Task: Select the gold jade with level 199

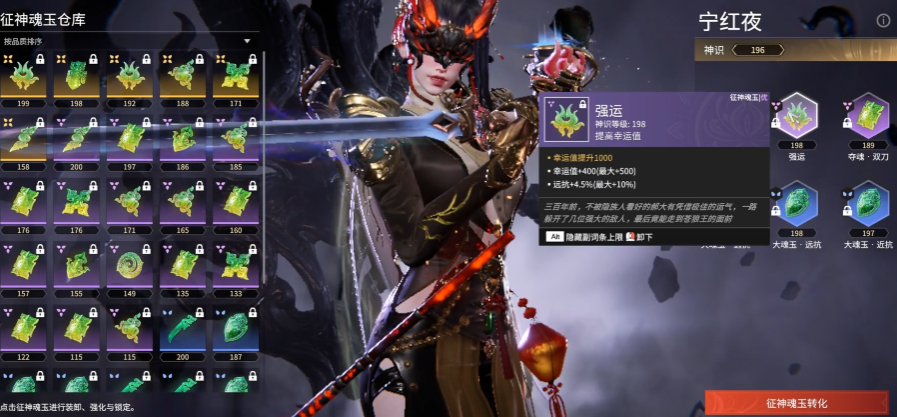Action: pyautogui.click(x=24, y=78)
